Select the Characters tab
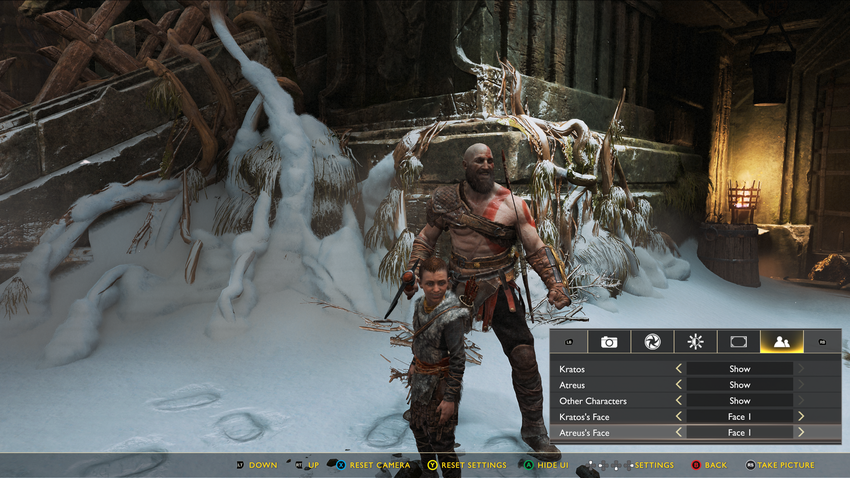 click(782, 341)
